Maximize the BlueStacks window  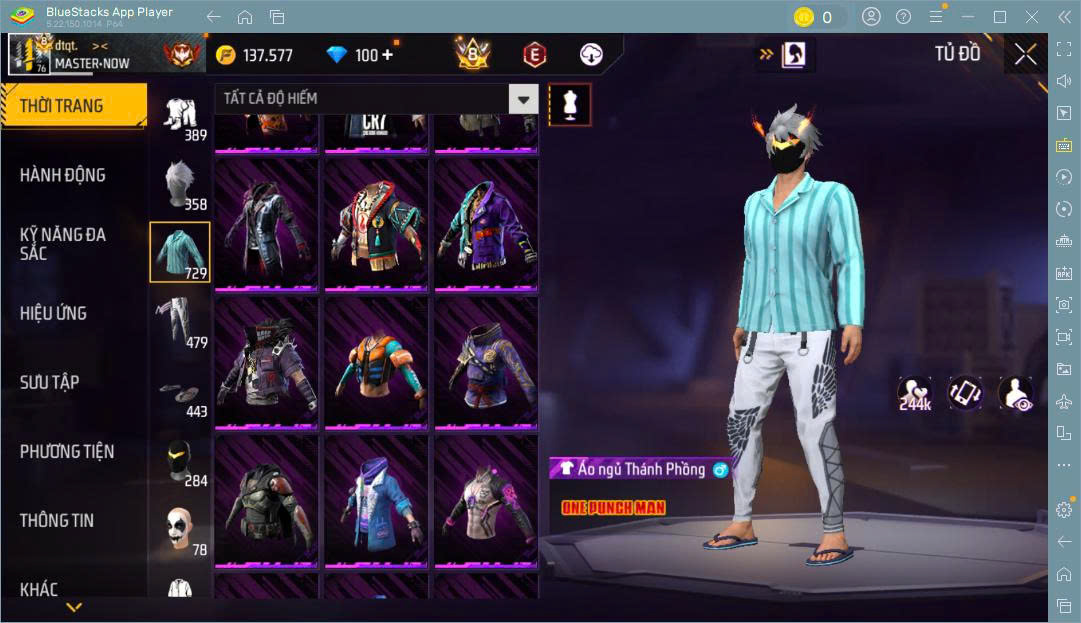coord(999,17)
